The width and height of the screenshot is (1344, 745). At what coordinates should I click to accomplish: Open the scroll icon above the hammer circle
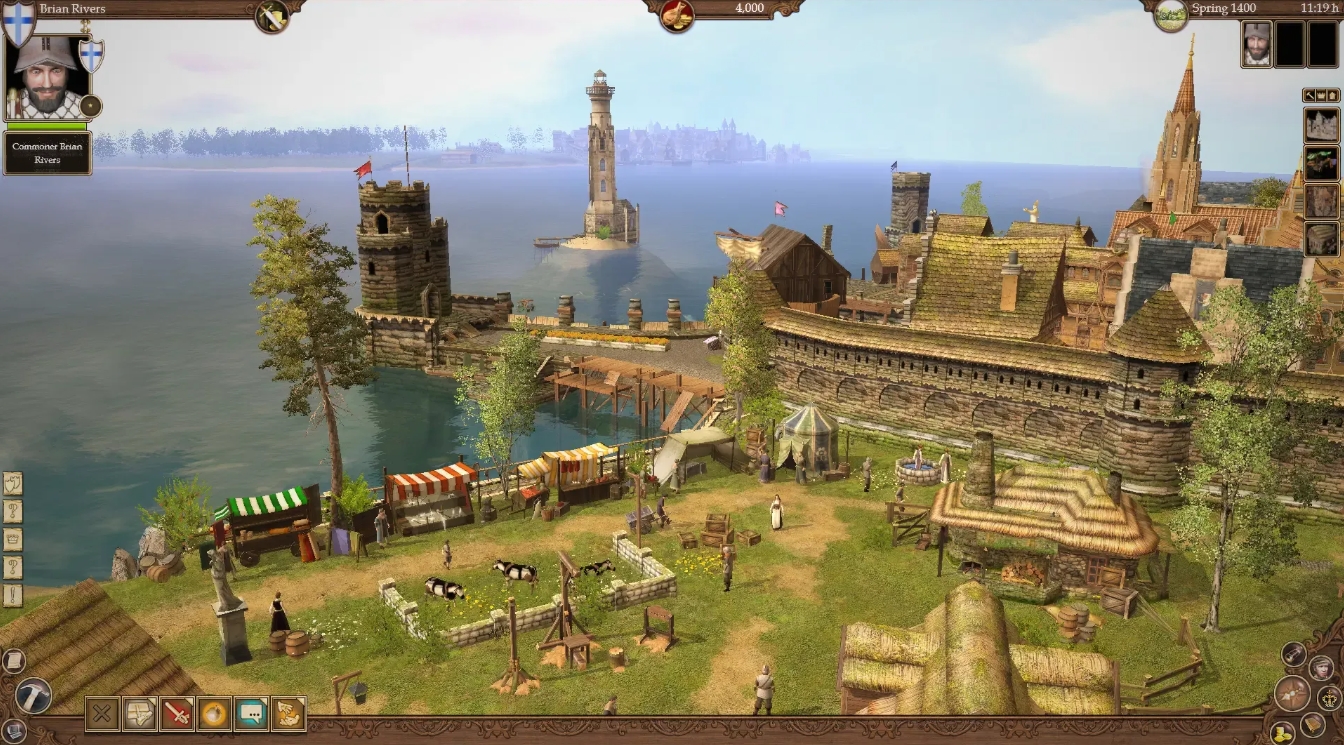click(14, 661)
